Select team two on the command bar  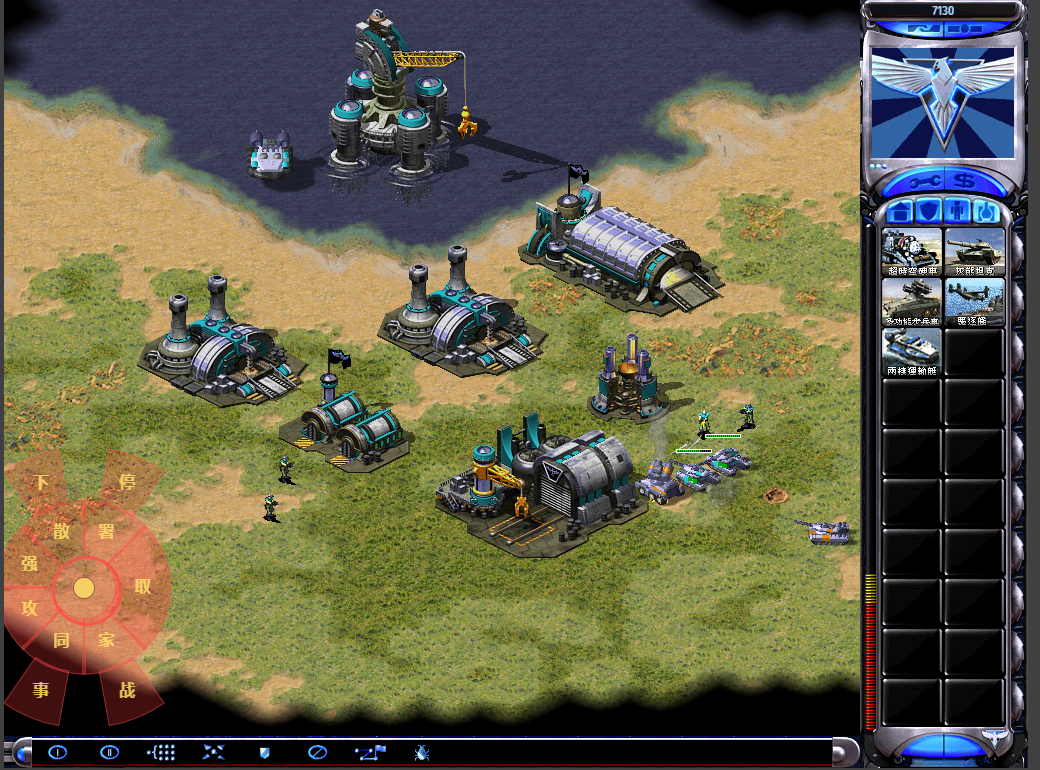[110, 752]
